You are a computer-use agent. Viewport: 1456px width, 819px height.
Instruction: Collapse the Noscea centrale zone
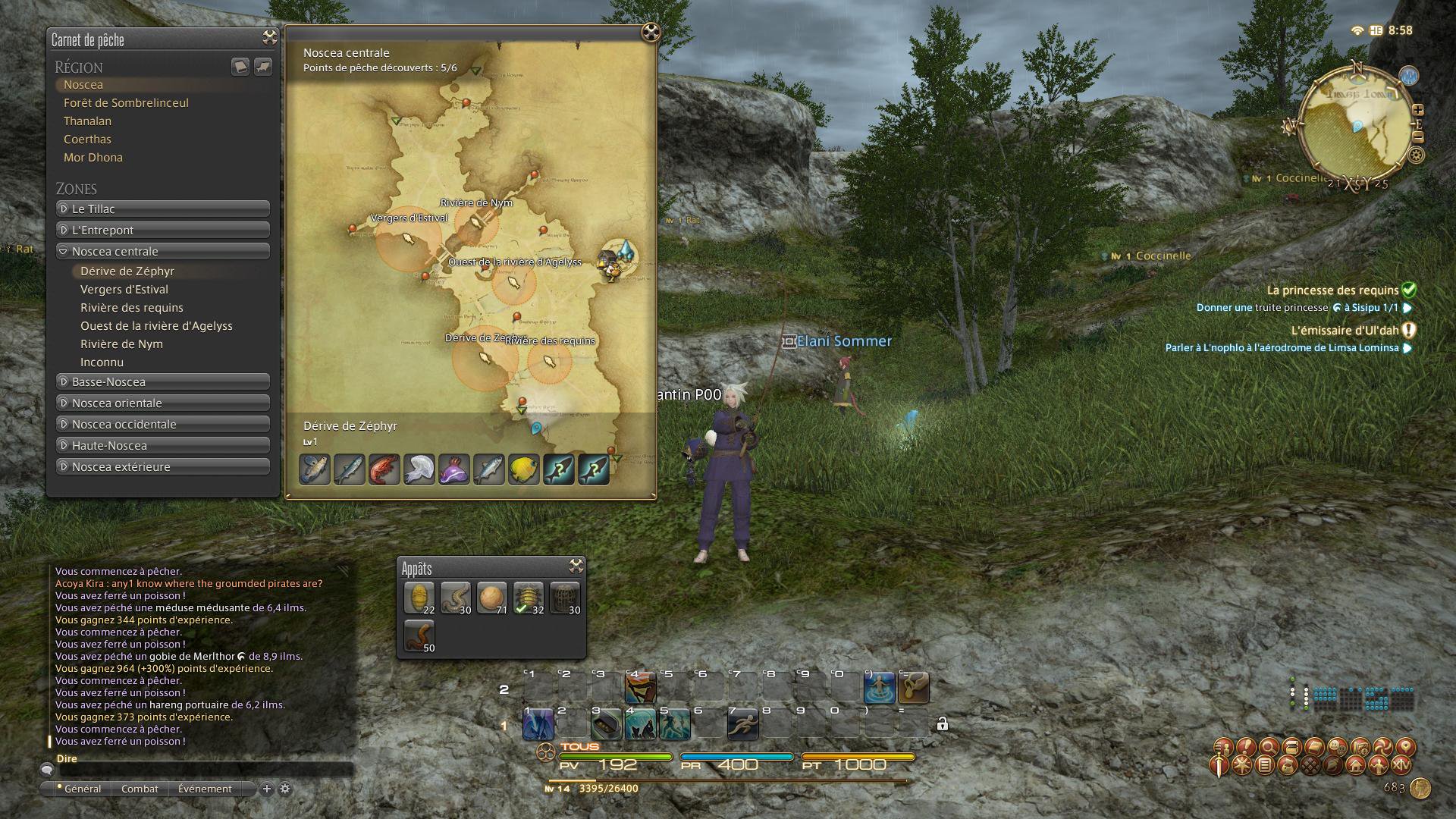click(x=163, y=251)
